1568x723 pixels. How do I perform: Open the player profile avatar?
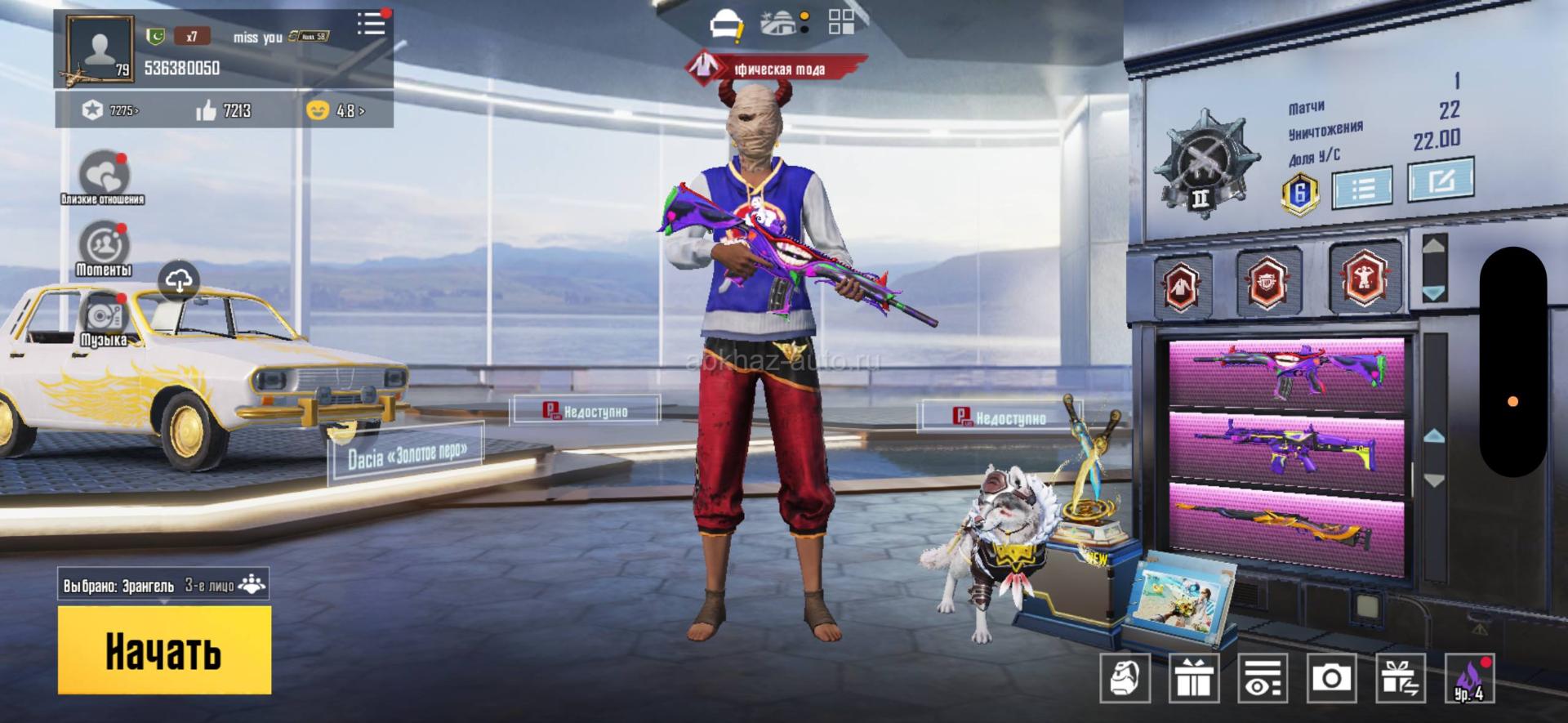click(x=100, y=51)
